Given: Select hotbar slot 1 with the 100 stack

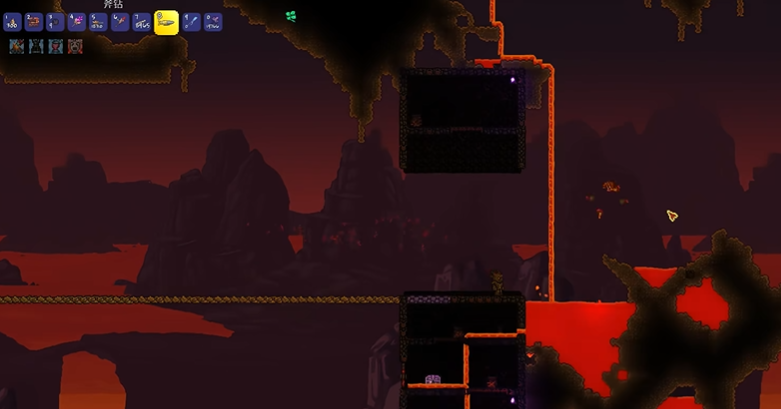Looking at the screenshot, I should [13, 22].
